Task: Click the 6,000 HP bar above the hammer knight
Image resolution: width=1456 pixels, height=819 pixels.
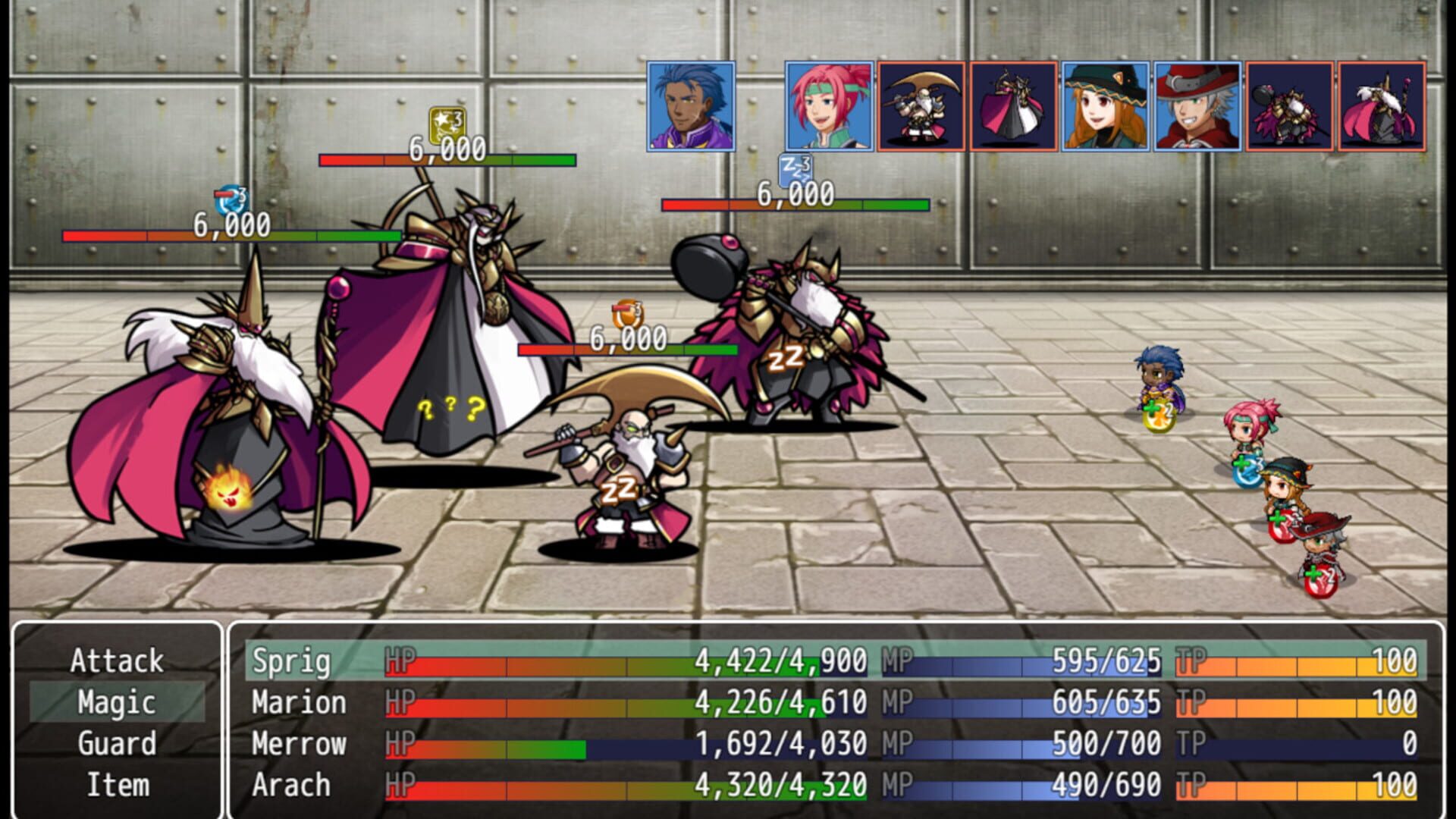Action: (x=796, y=205)
